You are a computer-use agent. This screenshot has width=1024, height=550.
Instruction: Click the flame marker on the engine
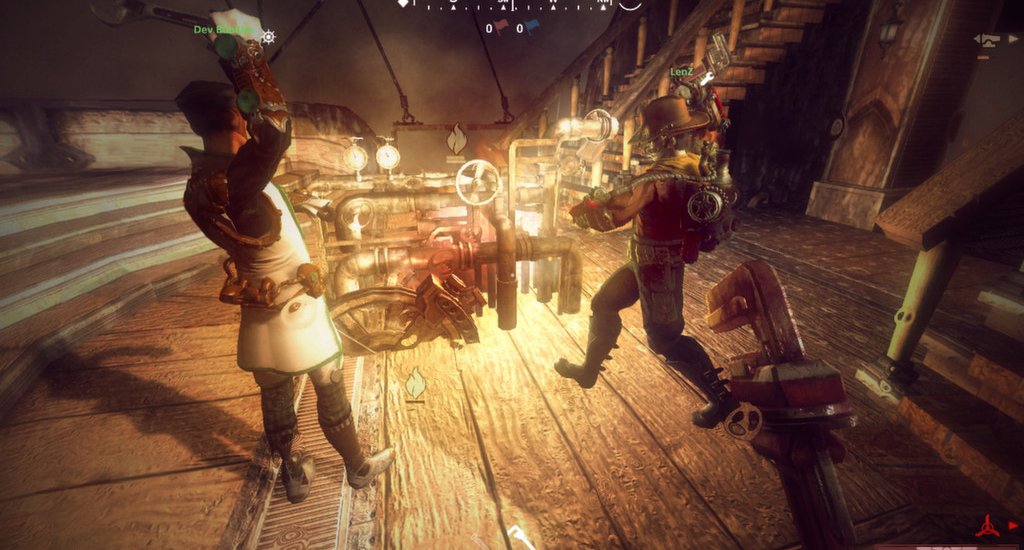[456, 139]
